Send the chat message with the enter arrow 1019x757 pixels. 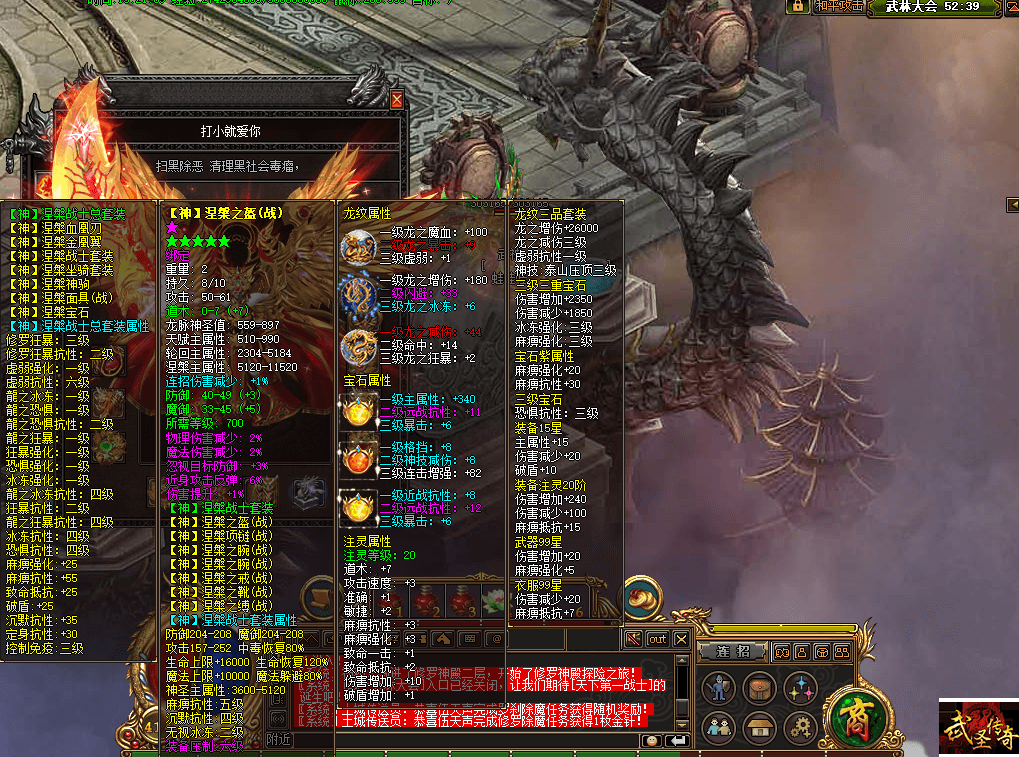(677, 741)
